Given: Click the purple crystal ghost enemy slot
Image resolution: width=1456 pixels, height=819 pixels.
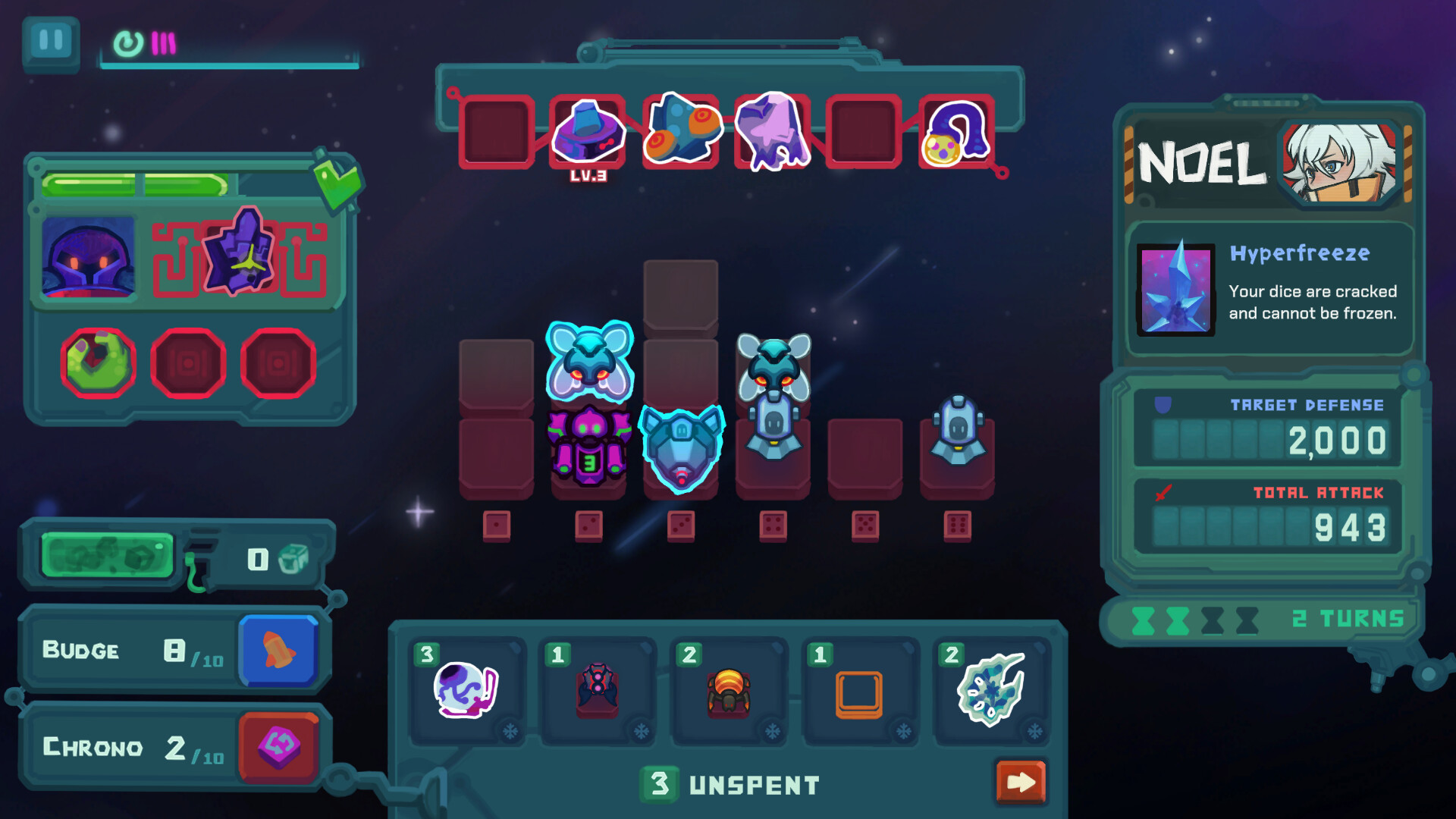Looking at the screenshot, I should [773, 132].
